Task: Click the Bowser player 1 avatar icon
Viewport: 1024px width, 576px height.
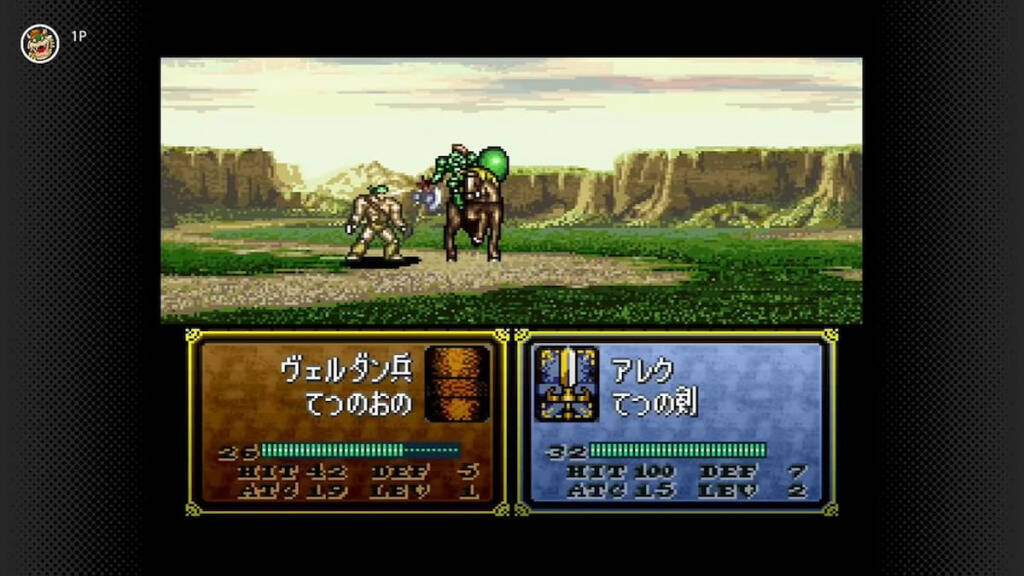Action: pyautogui.click(x=40, y=43)
